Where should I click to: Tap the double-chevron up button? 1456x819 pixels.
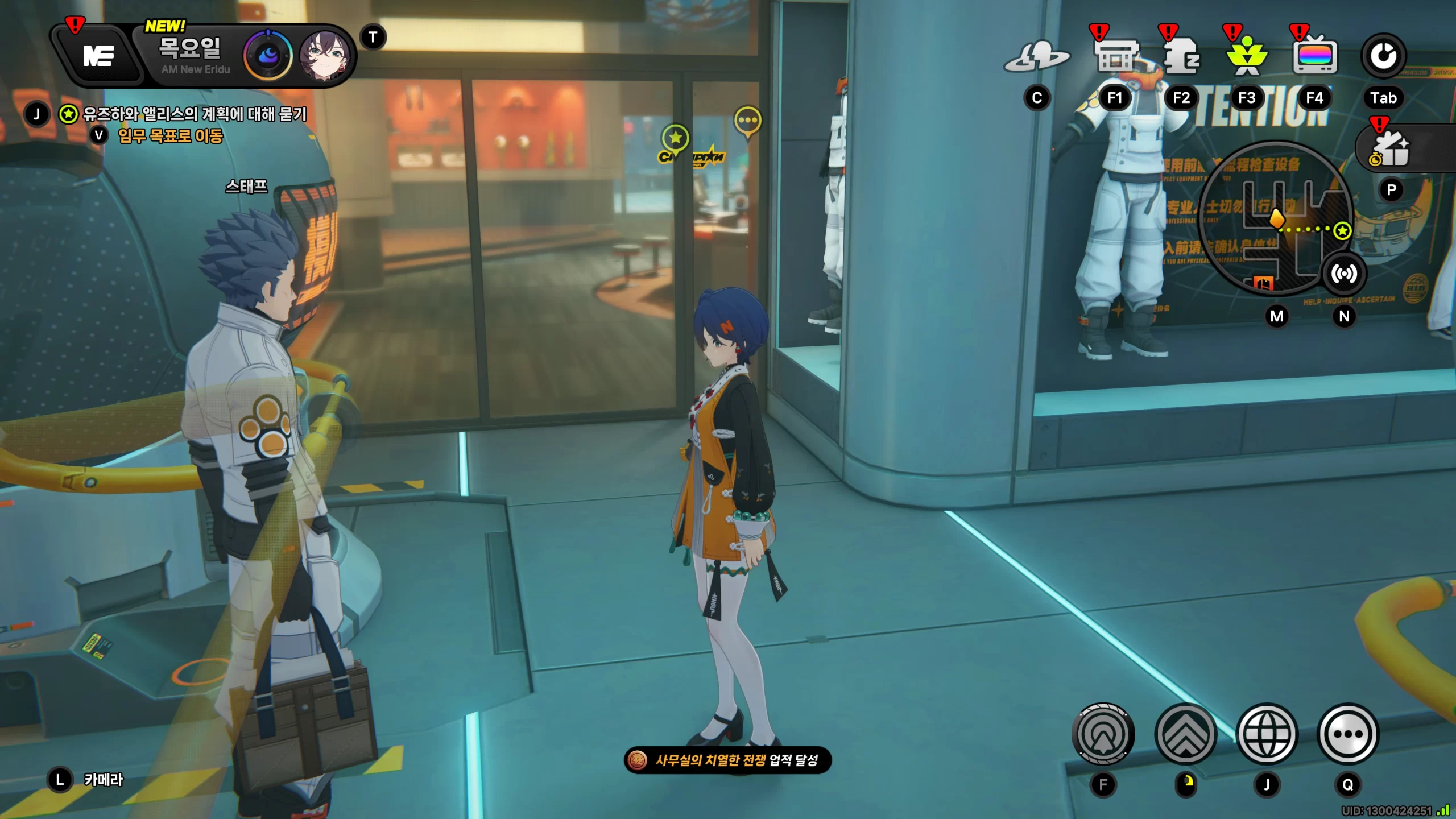[1186, 734]
